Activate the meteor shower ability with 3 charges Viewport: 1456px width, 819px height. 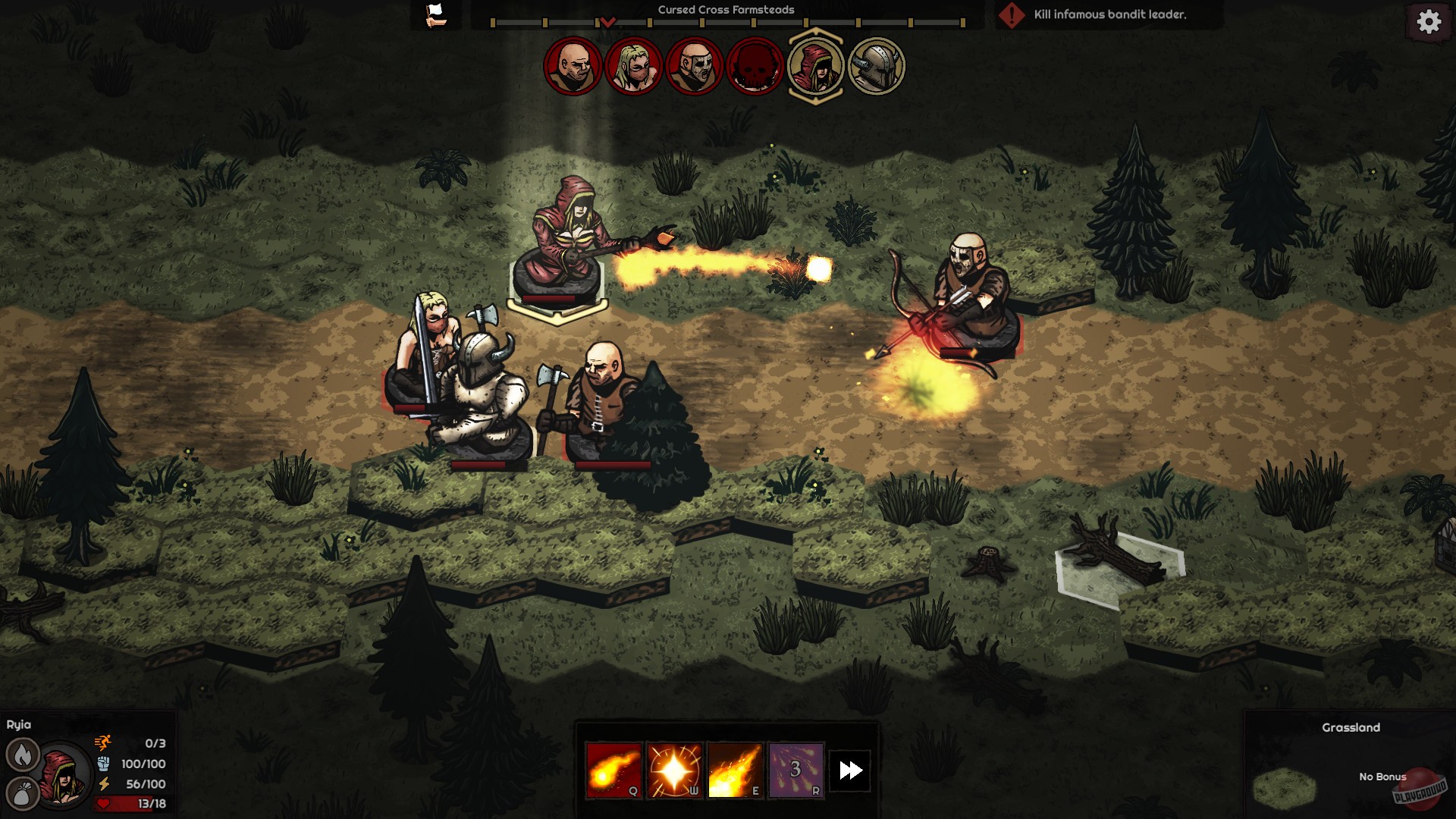pyautogui.click(x=797, y=769)
